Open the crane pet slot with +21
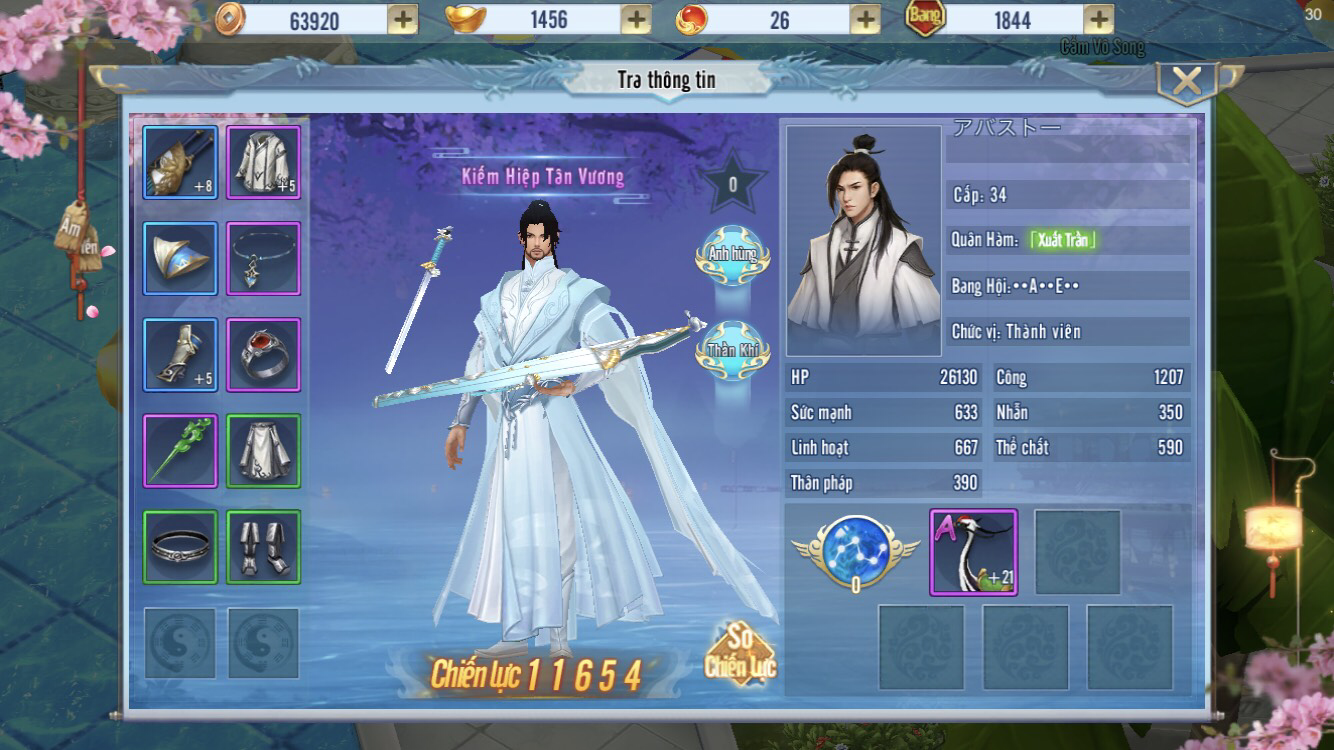Viewport: 1334px width, 750px height. pyautogui.click(x=973, y=552)
